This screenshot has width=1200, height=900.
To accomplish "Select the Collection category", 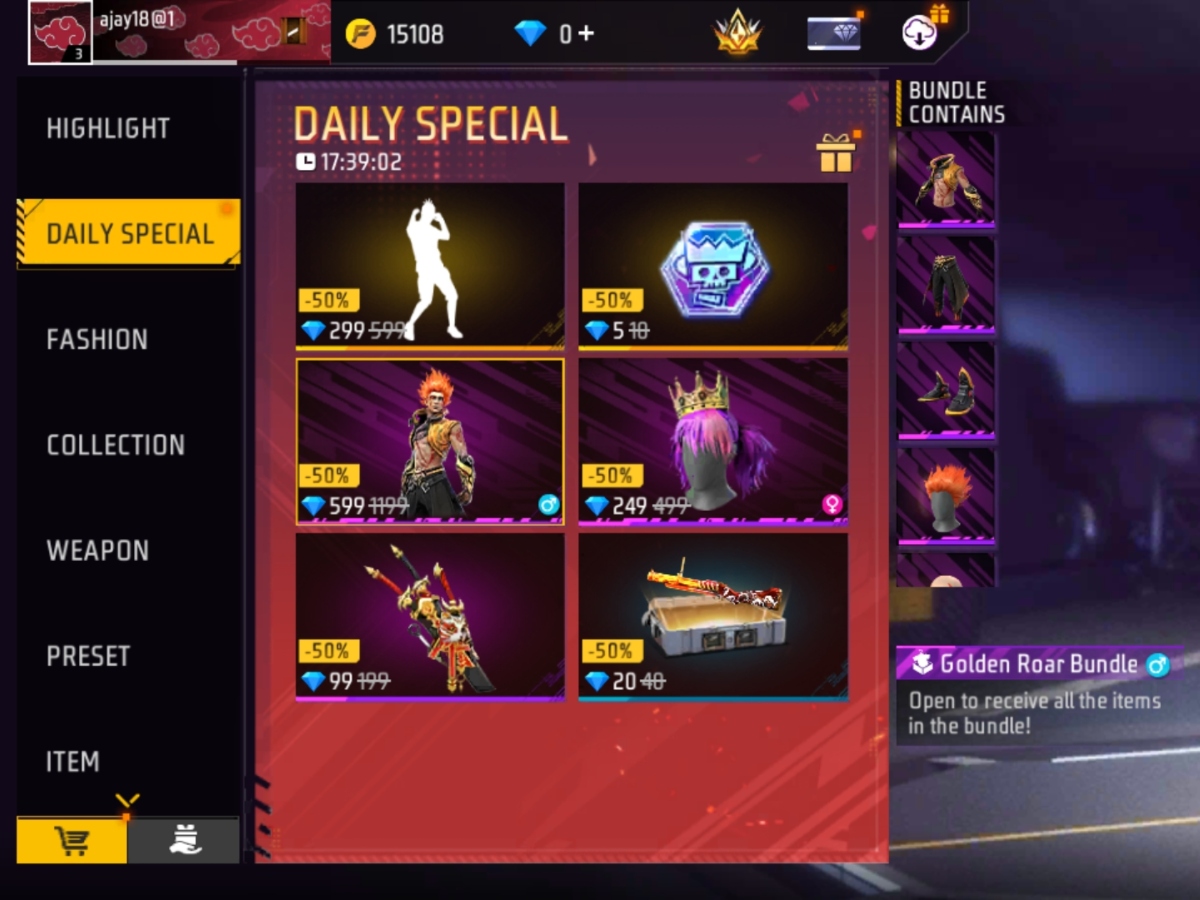I will pos(115,445).
